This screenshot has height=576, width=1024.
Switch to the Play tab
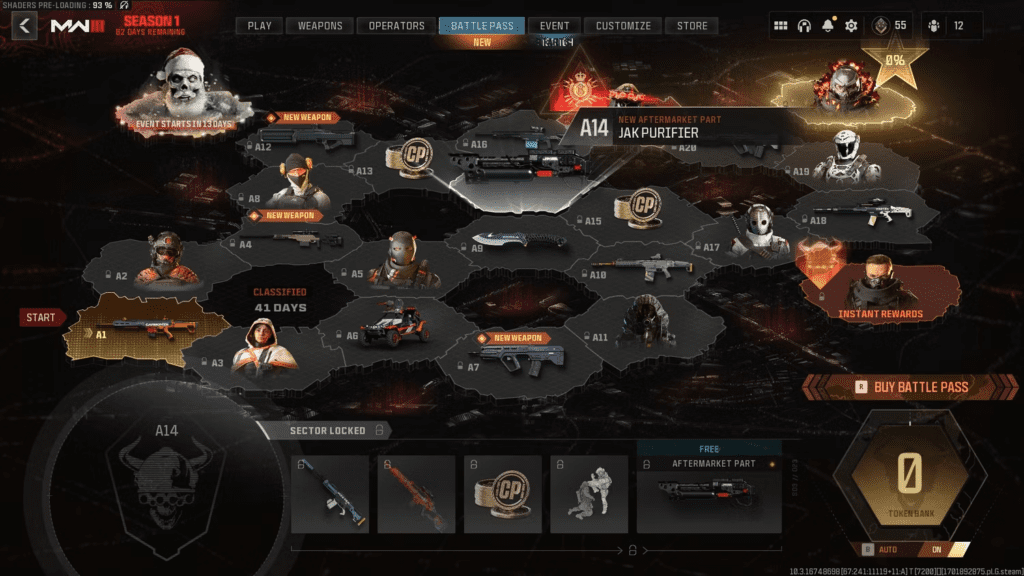coord(259,26)
